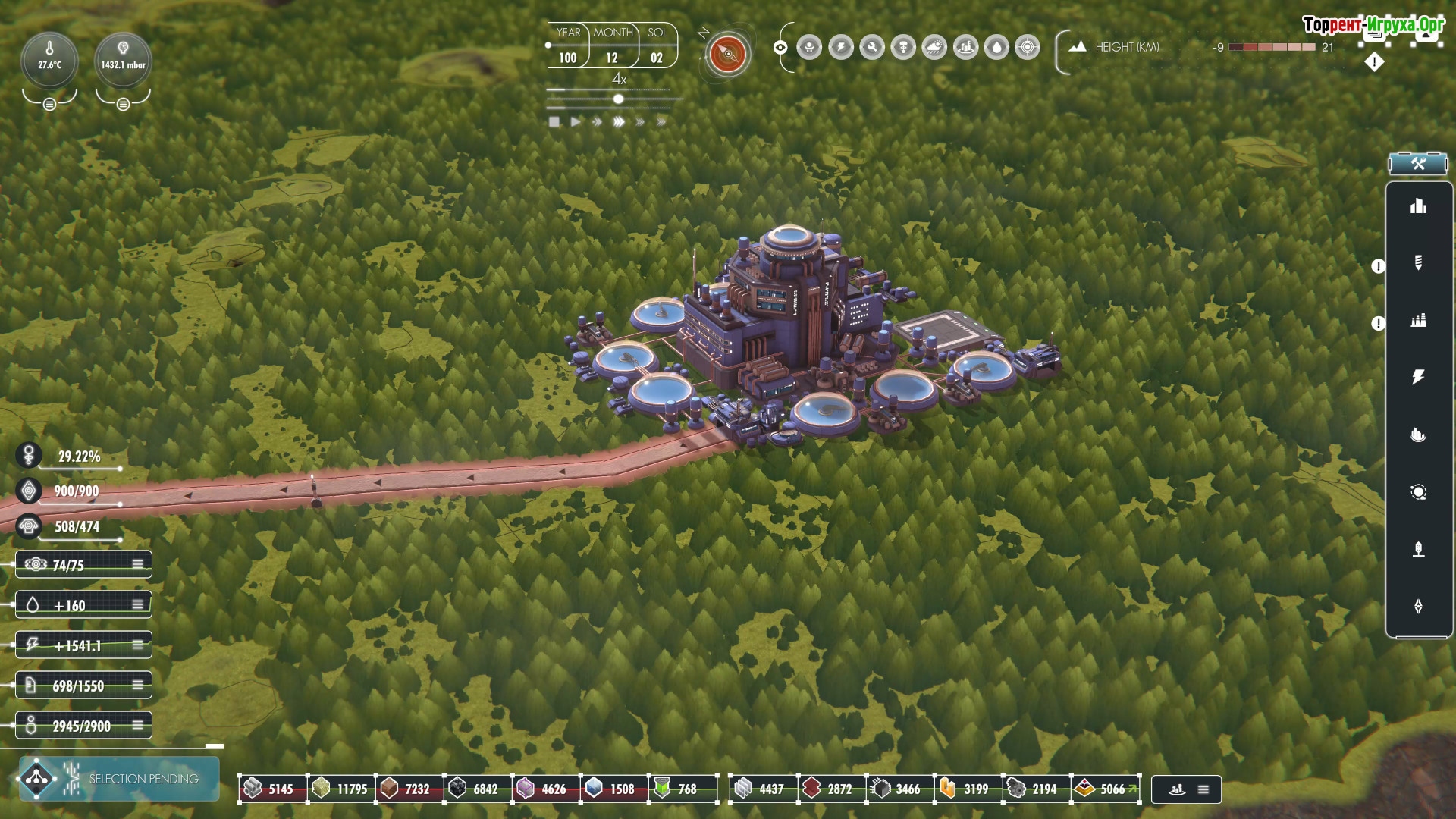This screenshot has width=1456, height=819.
Task: Open the resource bar list menu
Action: pos(1203,789)
